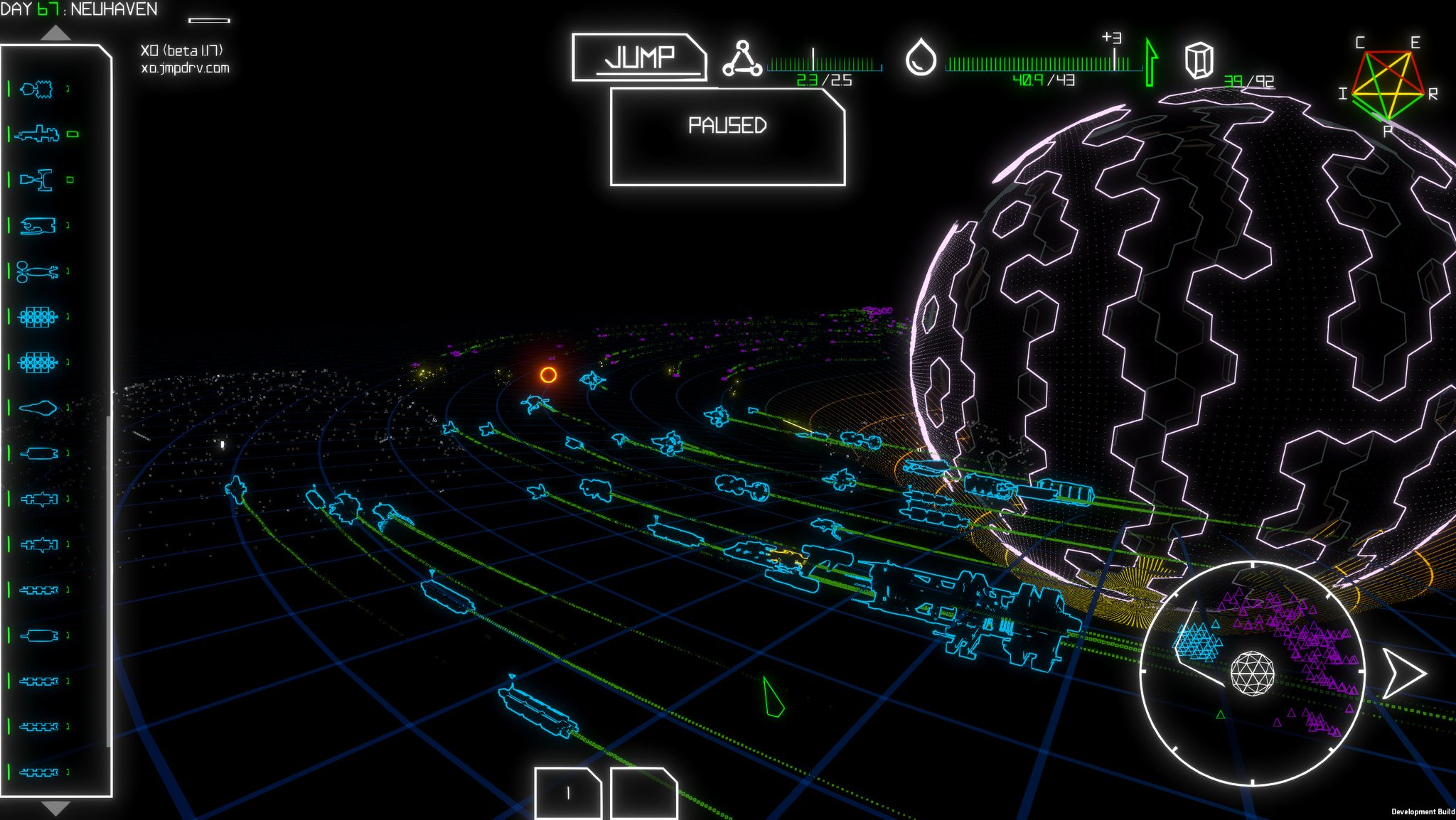1456x820 pixels.
Task: Click the hexagonal container cargo icon
Action: click(x=1199, y=60)
